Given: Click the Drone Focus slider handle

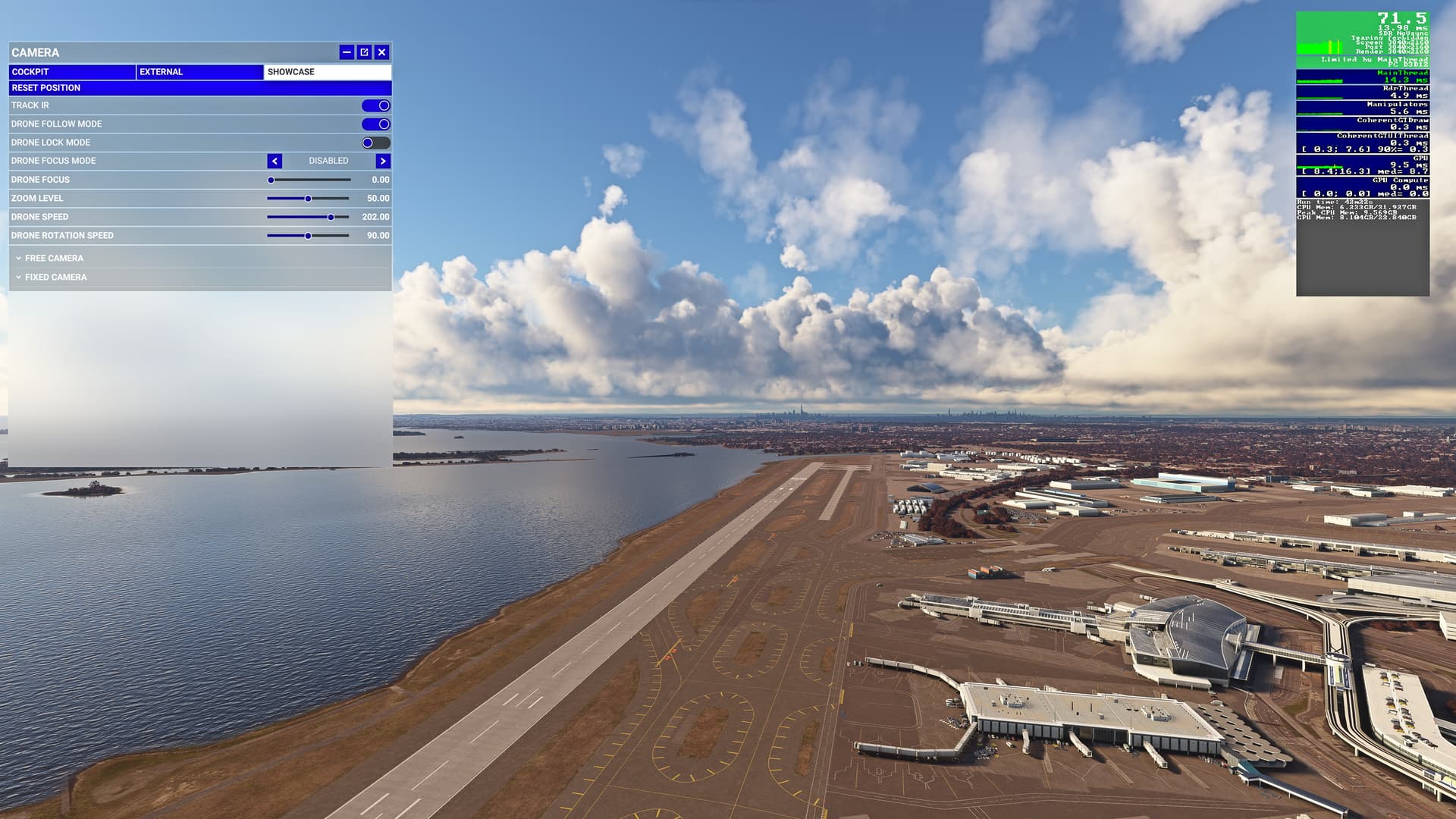Looking at the screenshot, I should (x=271, y=180).
